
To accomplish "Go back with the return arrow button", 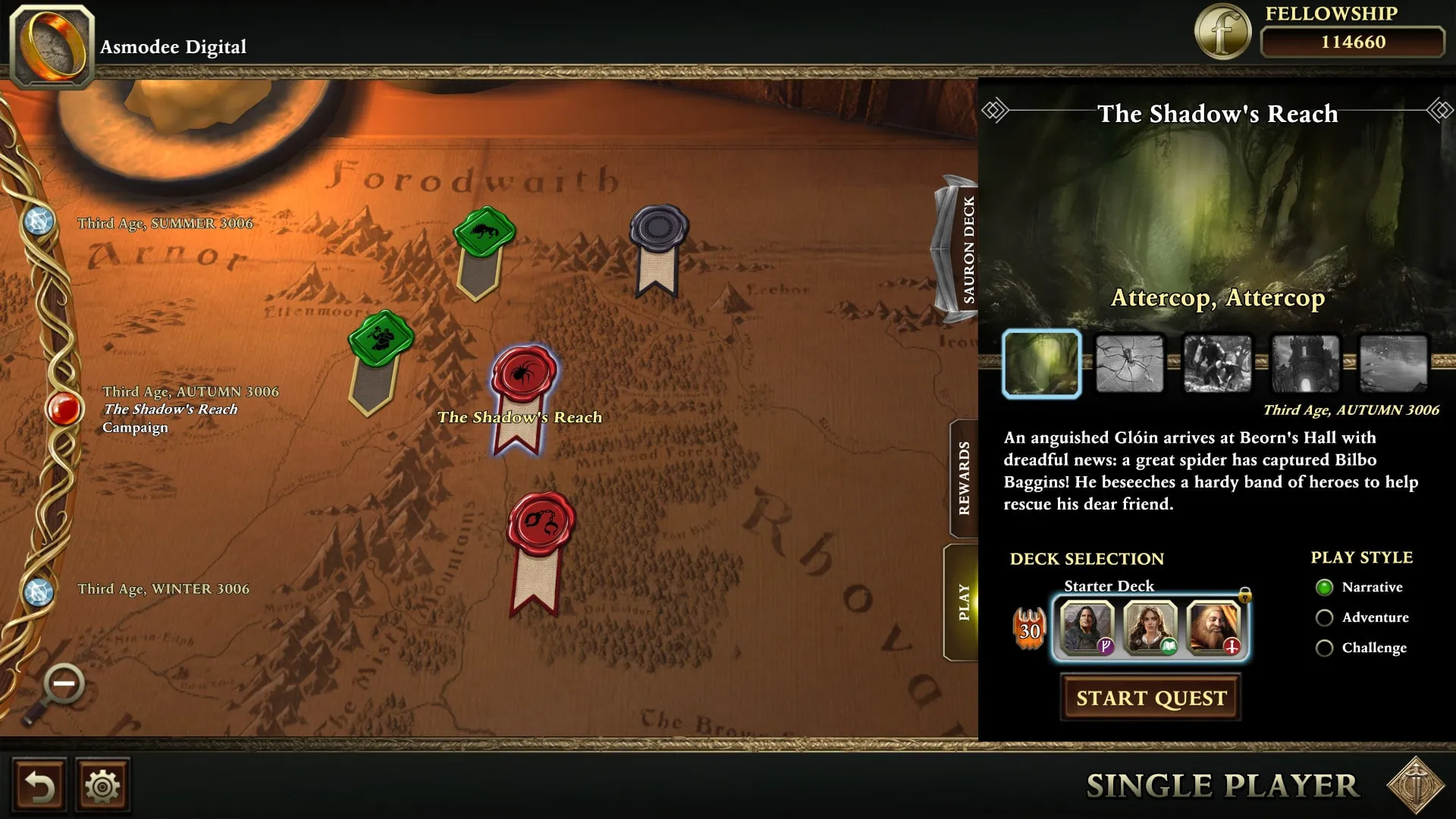I will [39, 786].
